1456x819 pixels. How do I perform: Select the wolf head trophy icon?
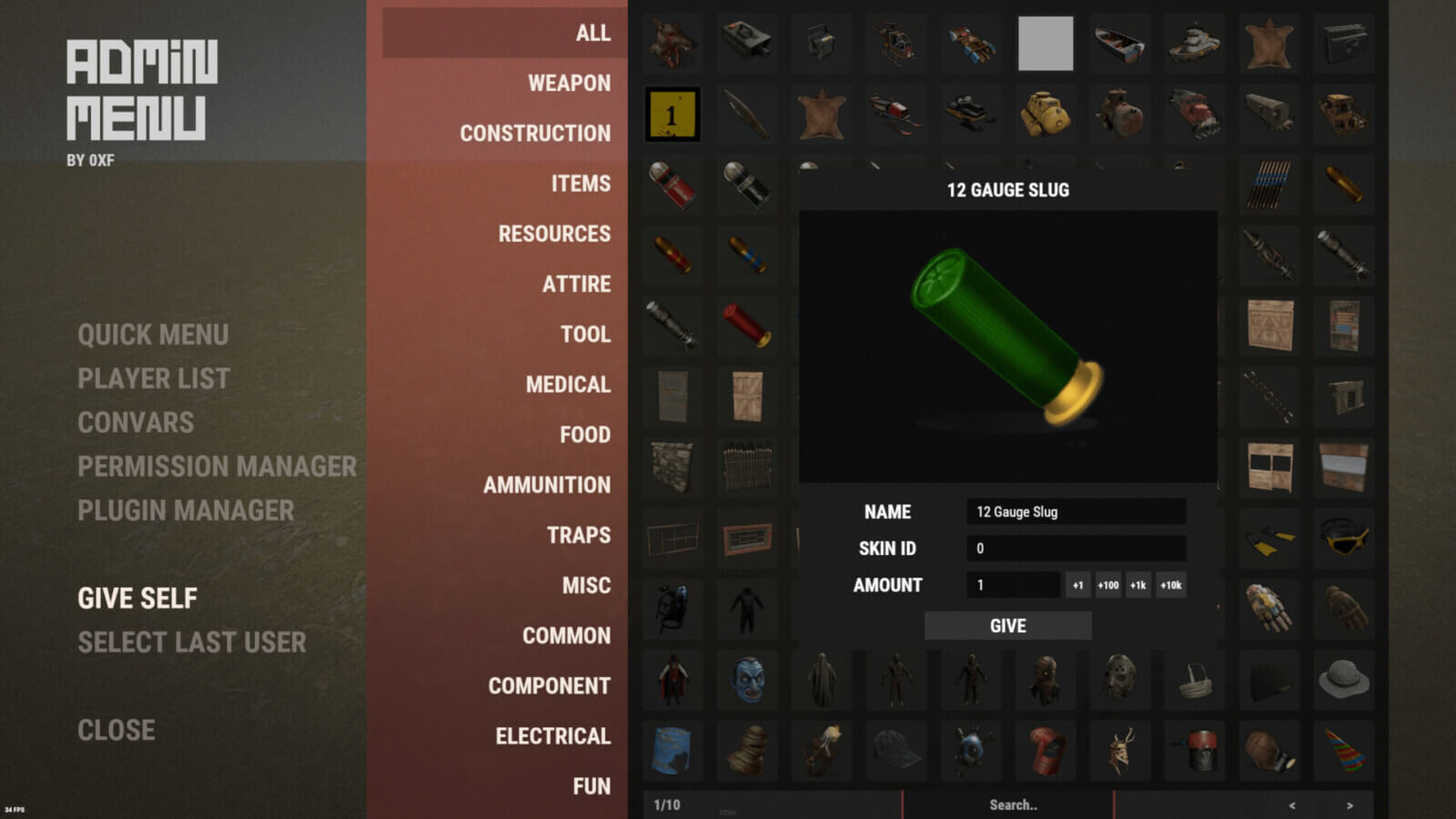click(x=672, y=42)
